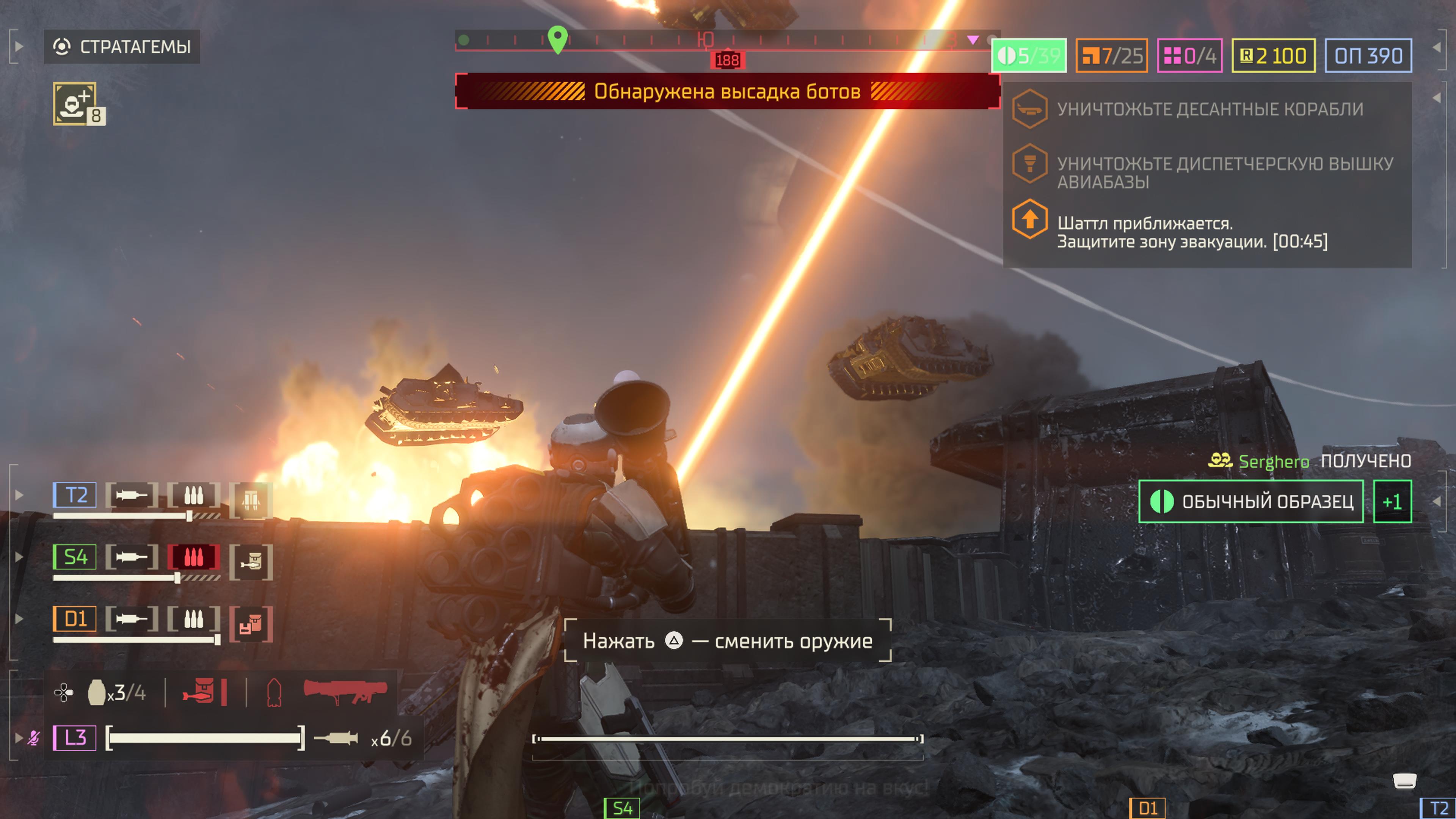Click the green location pin on the compass
Screen dimensions: 1456x819
coord(557,39)
